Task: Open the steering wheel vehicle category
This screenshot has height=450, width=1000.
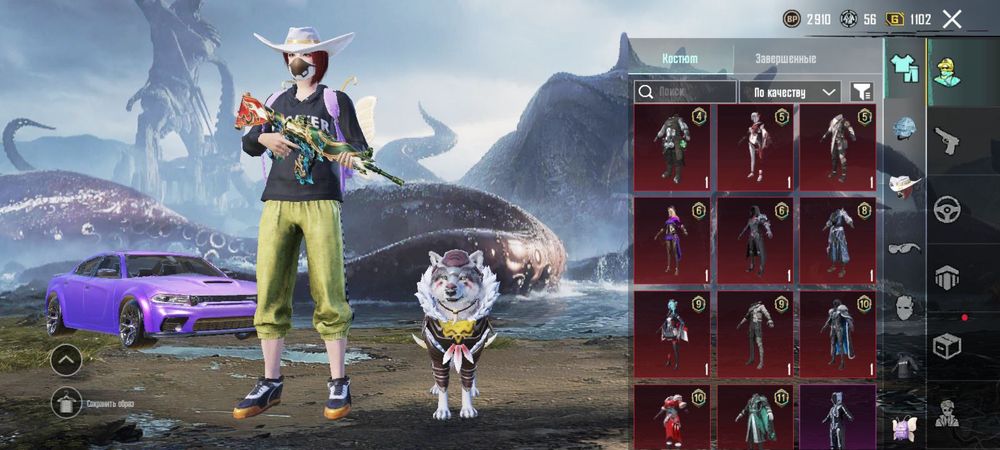Action: 946,209
